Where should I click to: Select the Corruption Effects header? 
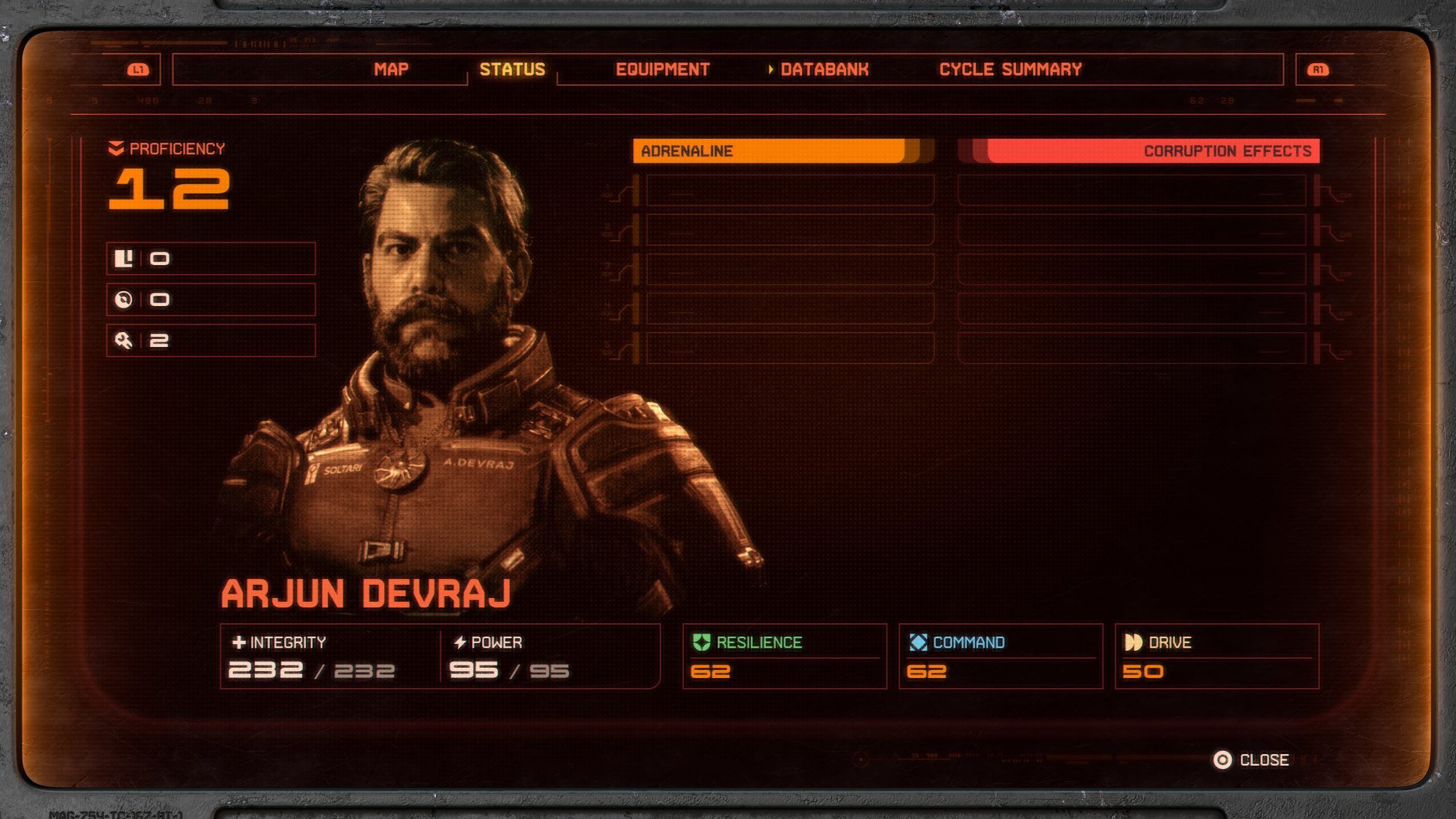1139,151
